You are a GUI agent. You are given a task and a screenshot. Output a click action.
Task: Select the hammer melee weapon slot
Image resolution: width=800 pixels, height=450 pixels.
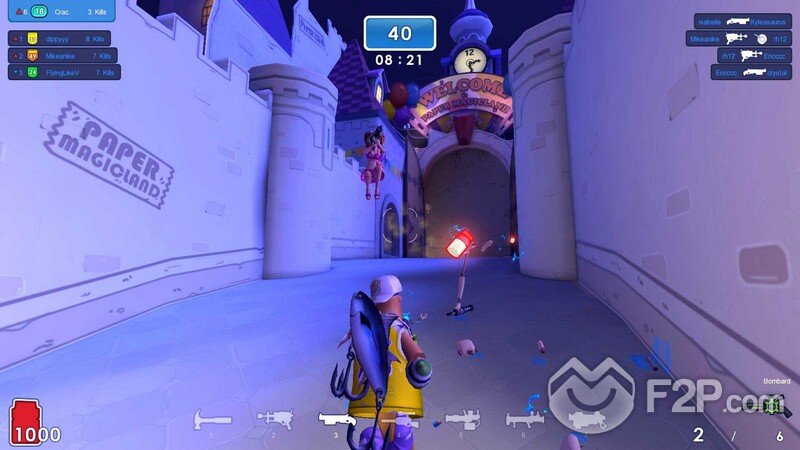click(212, 421)
